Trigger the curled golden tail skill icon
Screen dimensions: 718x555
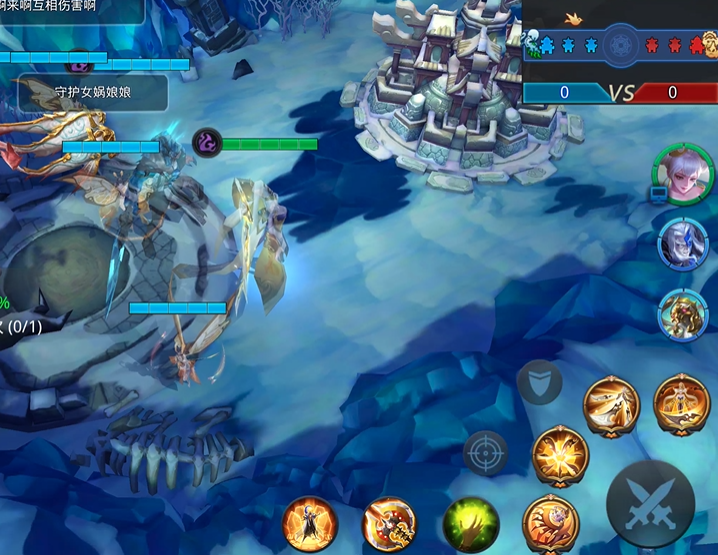click(550, 522)
